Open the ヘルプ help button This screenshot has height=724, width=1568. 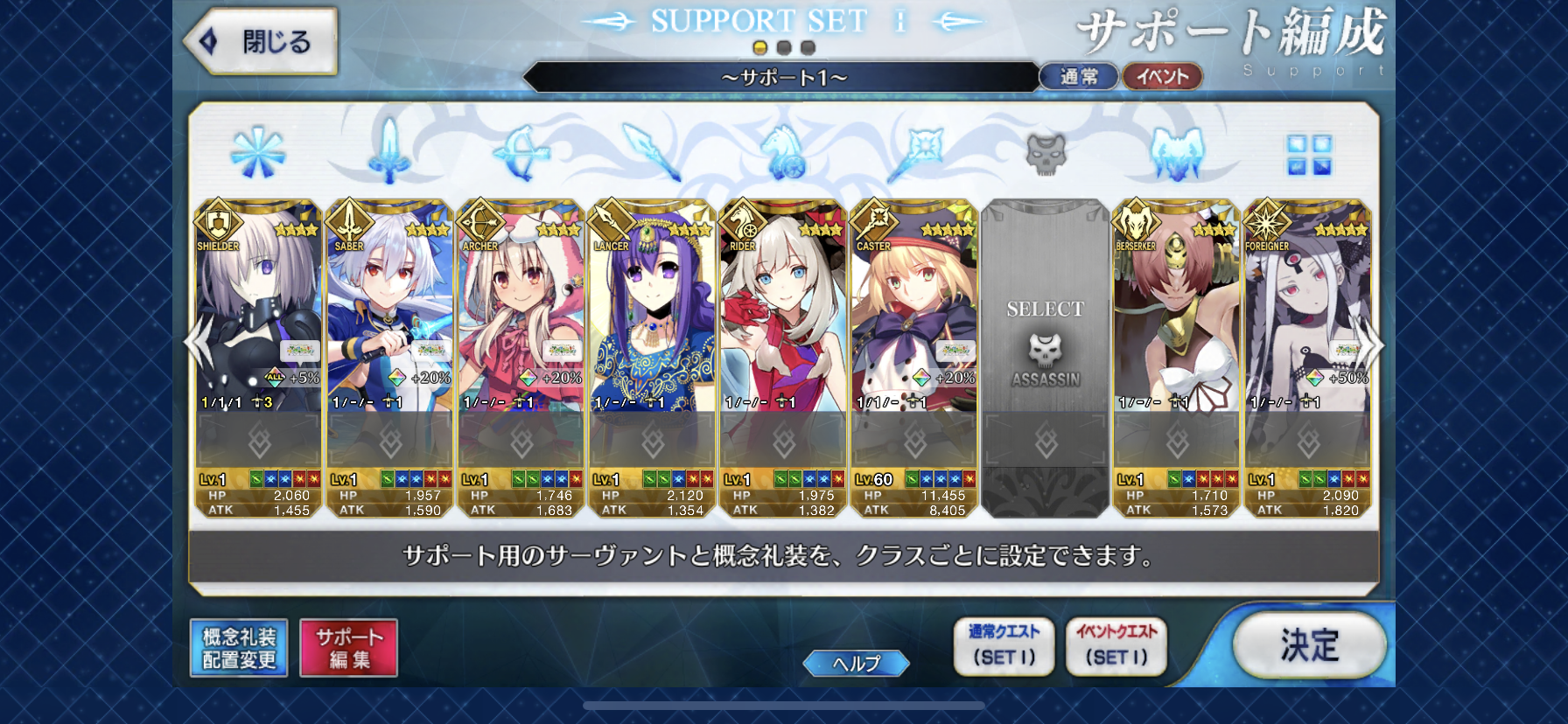pos(856,664)
